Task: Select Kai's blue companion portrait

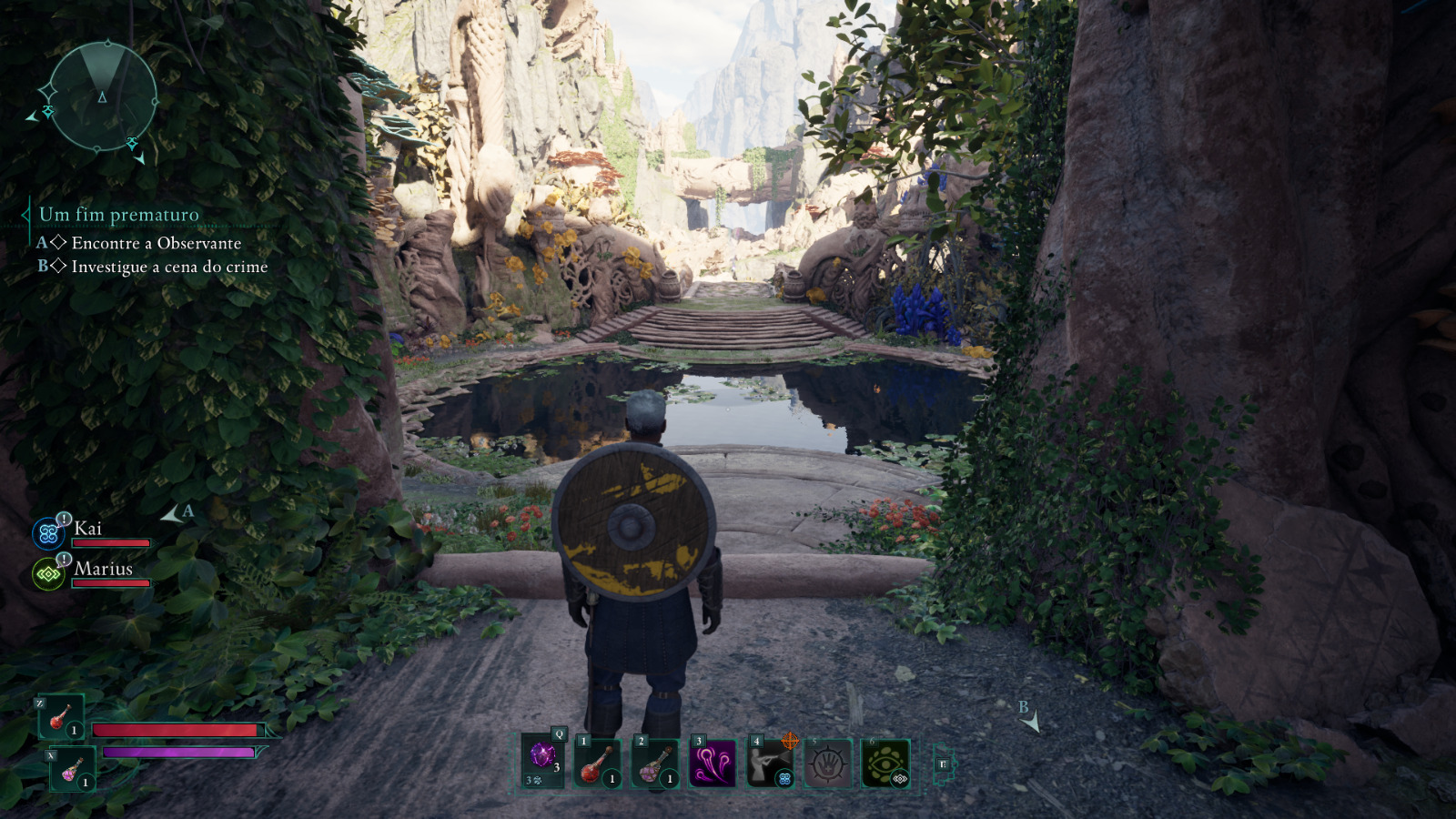Action: click(x=48, y=534)
